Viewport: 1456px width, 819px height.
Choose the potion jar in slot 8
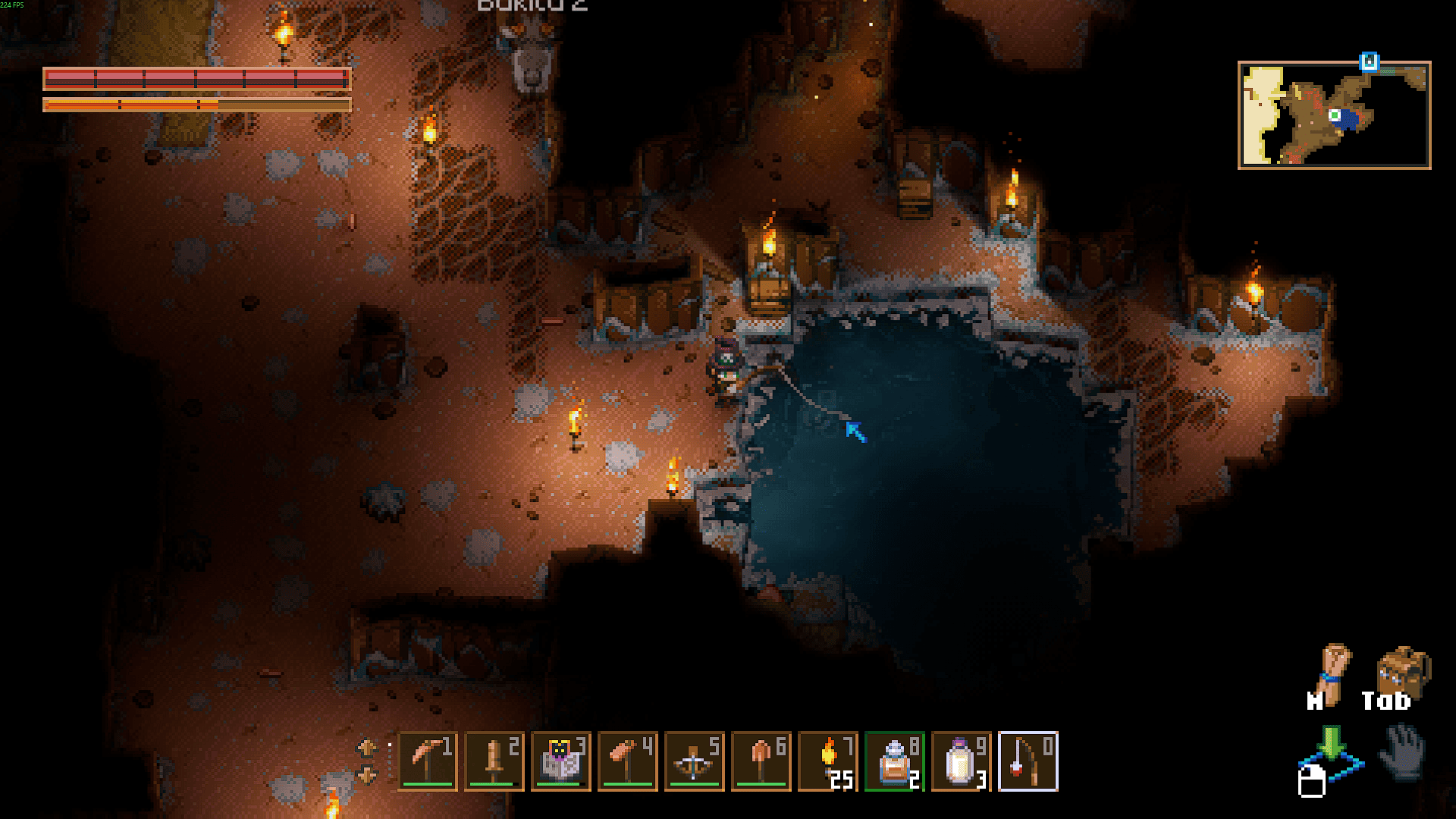tap(895, 761)
